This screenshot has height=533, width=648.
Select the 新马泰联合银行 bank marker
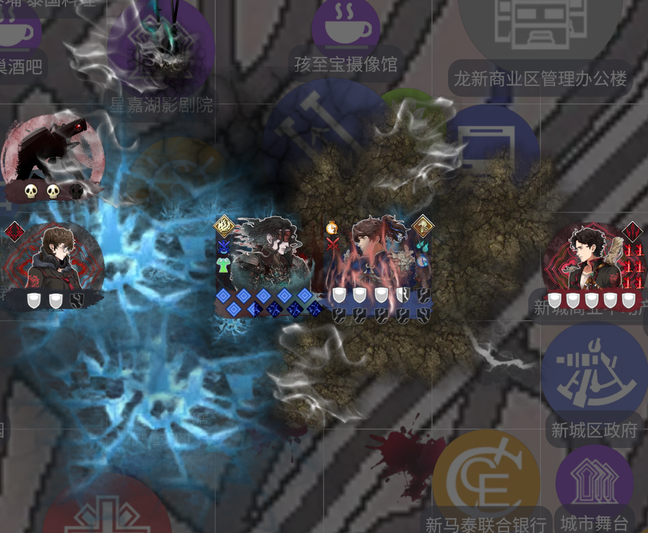coord(486,479)
